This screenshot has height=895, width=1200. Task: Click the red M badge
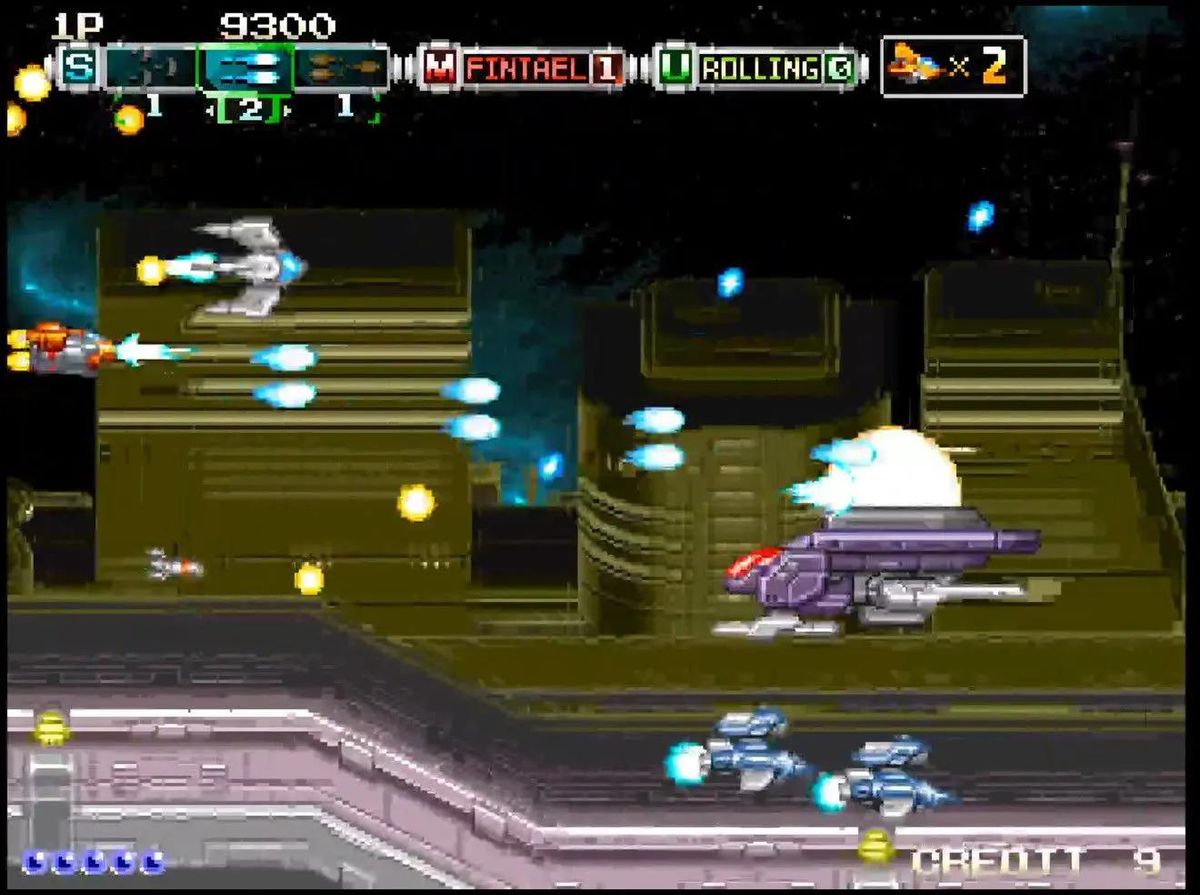coord(439,68)
